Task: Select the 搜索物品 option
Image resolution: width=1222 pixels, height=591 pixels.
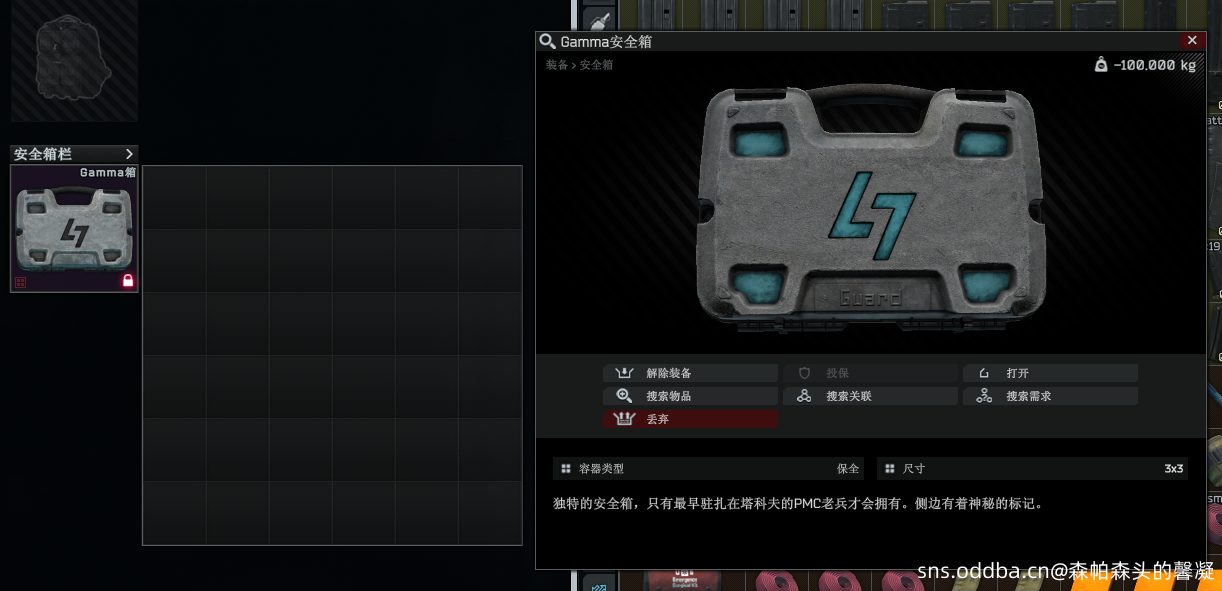Action: click(x=690, y=396)
